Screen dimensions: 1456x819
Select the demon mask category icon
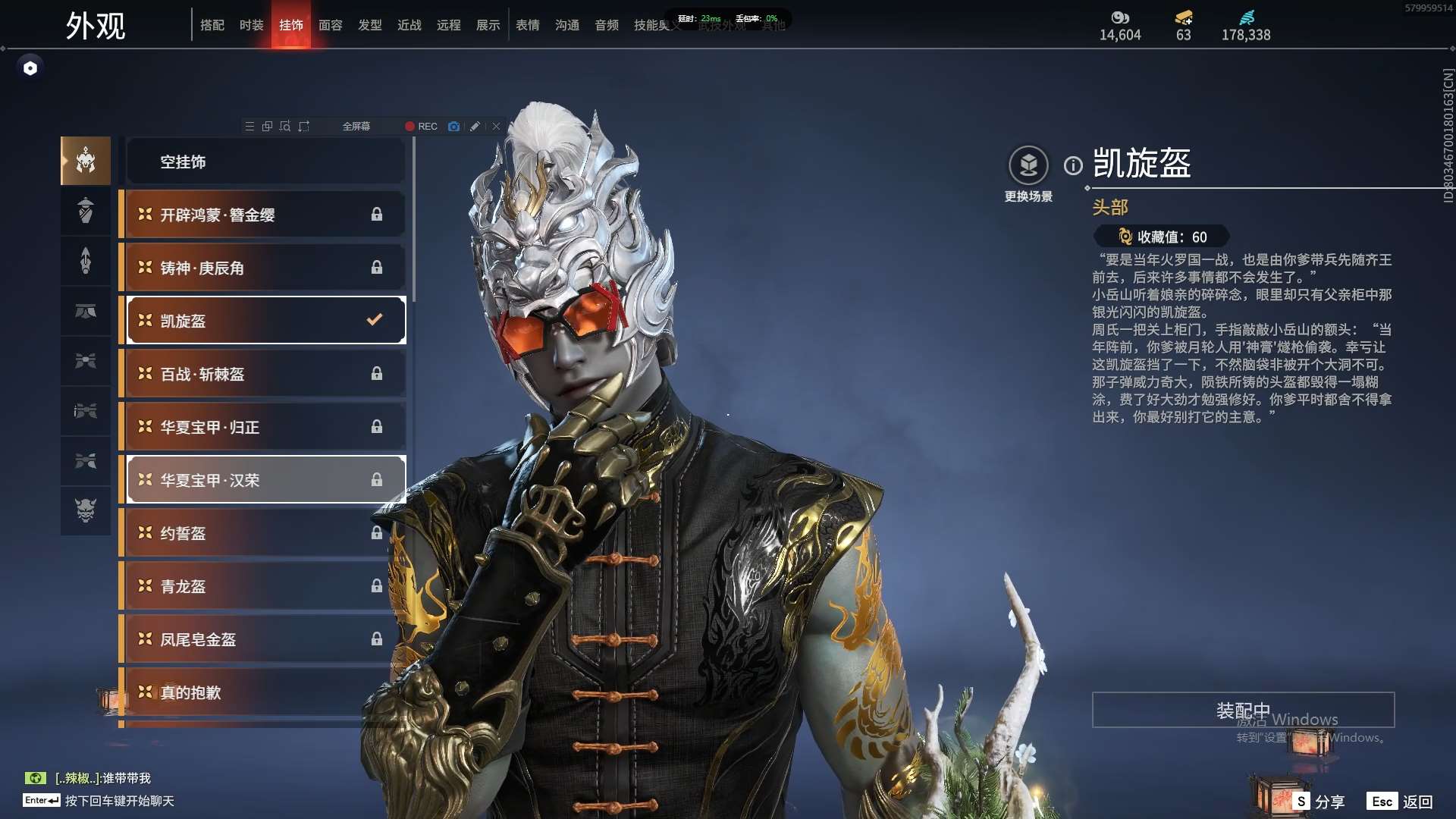tap(86, 510)
